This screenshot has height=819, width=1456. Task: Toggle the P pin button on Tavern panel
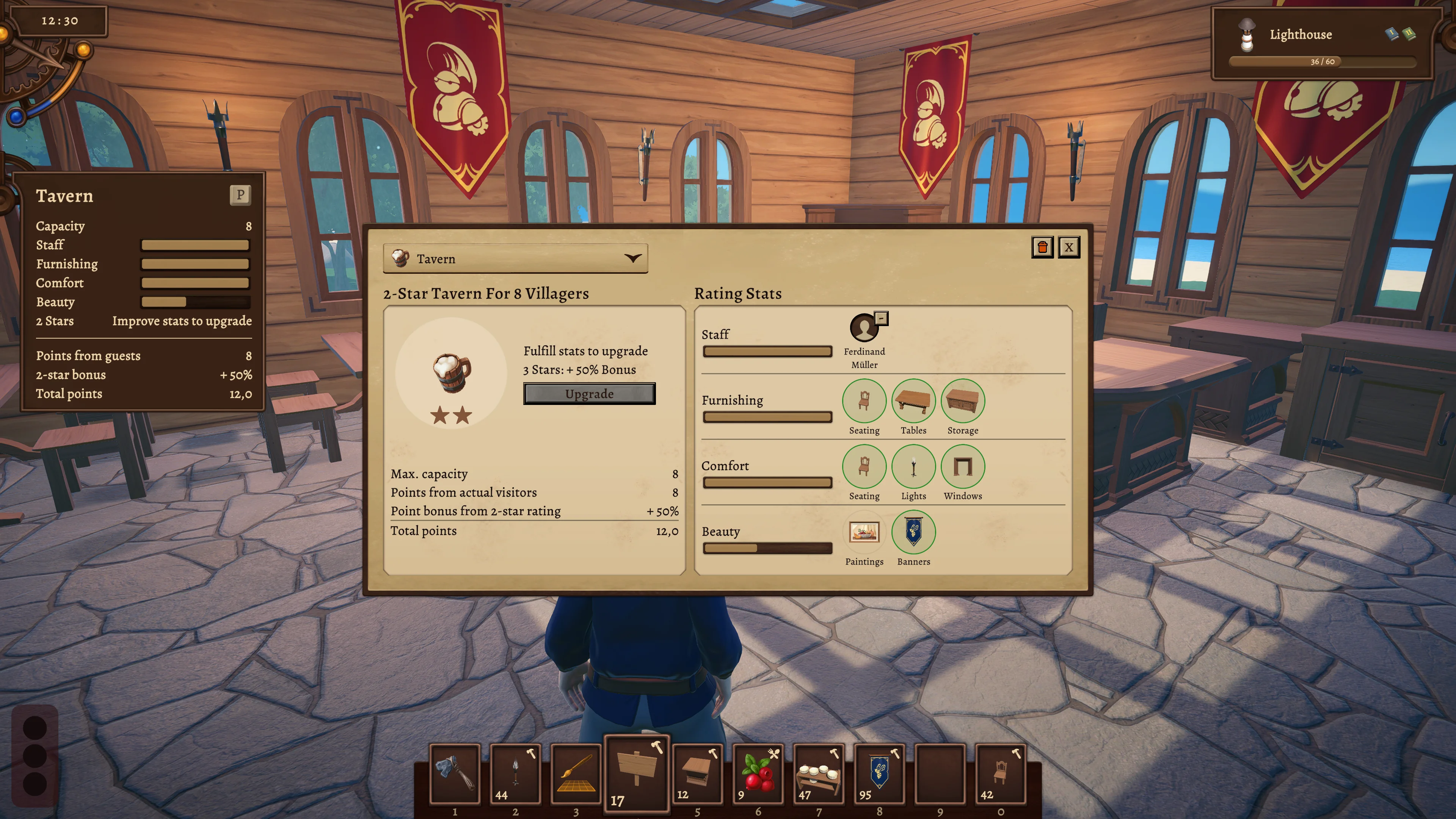pyautogui.click(x=240, y=195)
